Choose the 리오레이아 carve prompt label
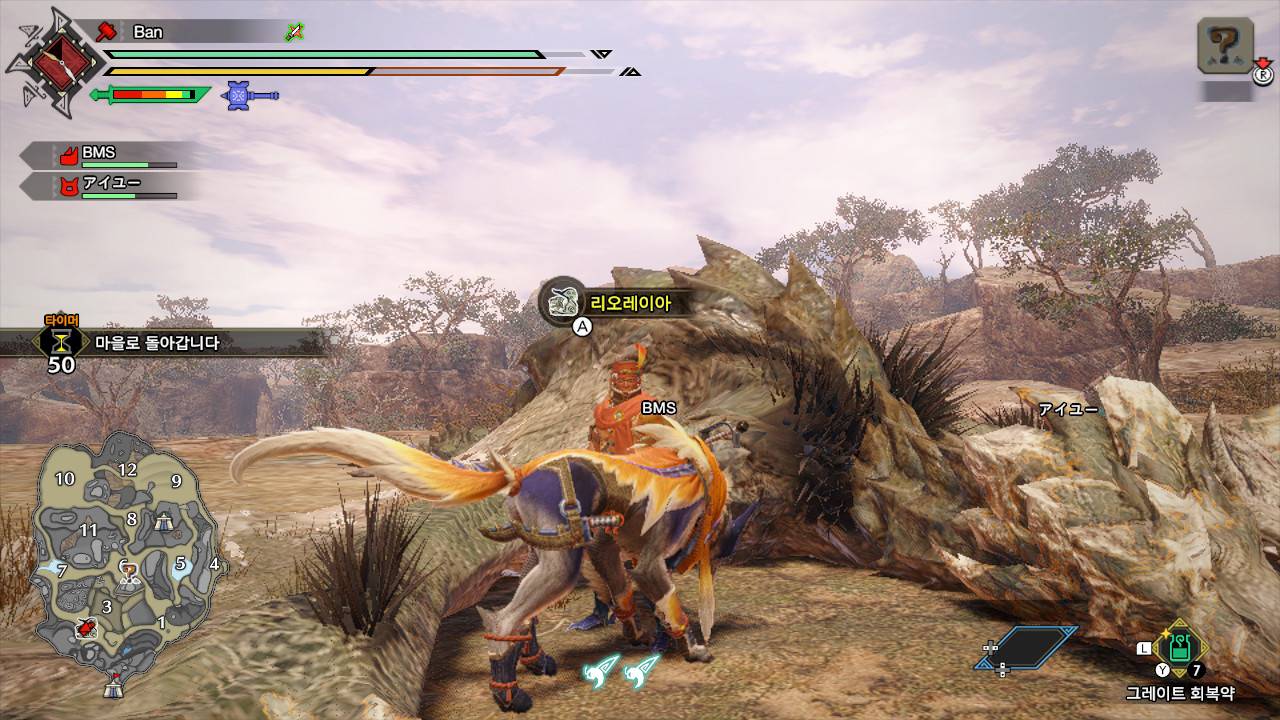 click(x=627, y=302)
